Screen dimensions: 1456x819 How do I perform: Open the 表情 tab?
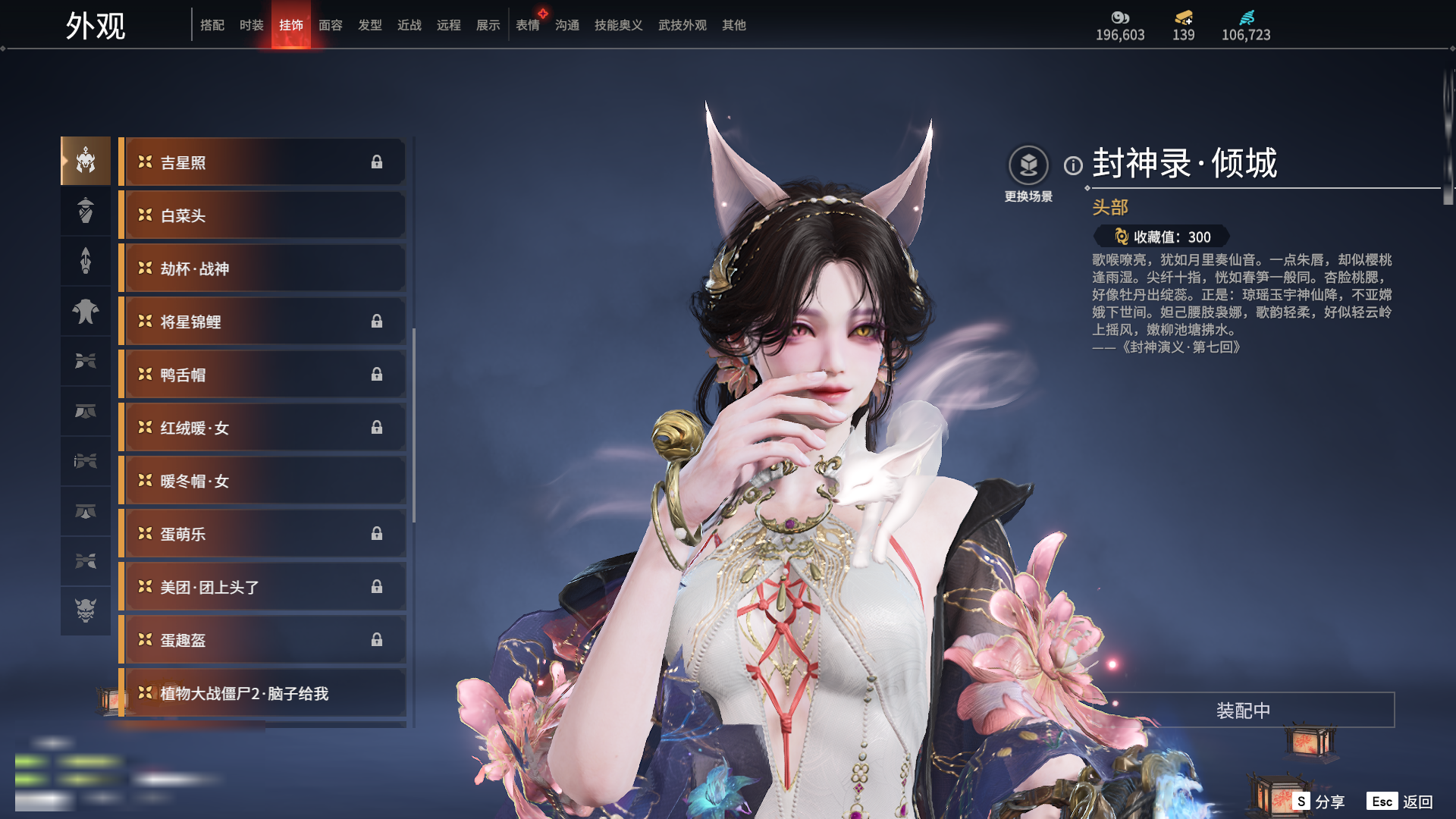pos(528,25)
